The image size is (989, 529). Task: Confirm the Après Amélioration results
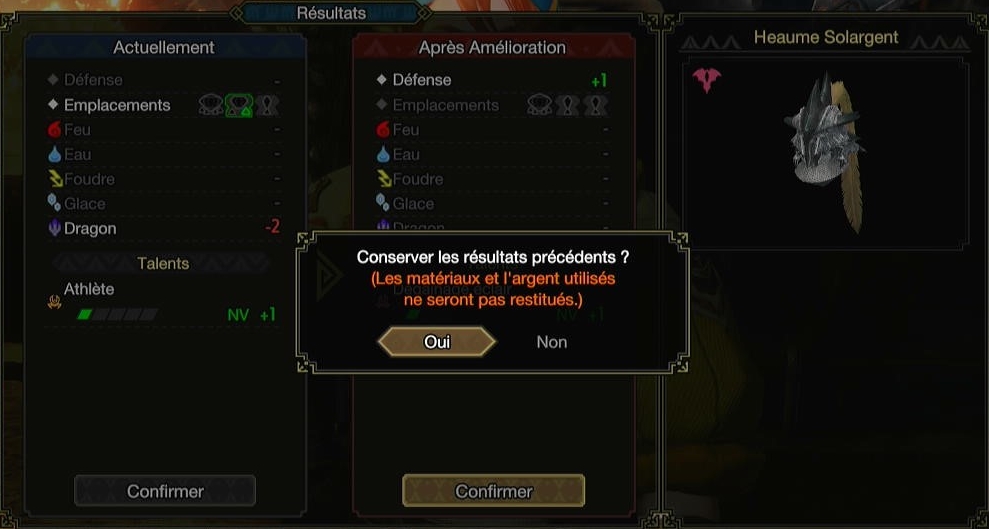[x=493, y=491]
